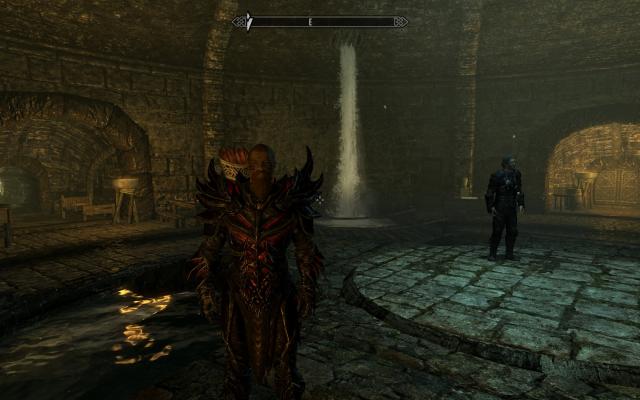Select the white quest marker on the compass

(x=250, y=21)
